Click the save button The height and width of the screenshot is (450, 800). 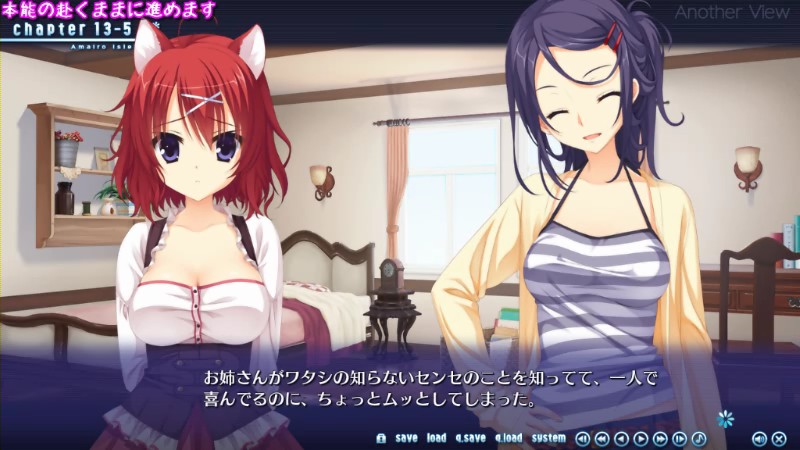[406, 438]
